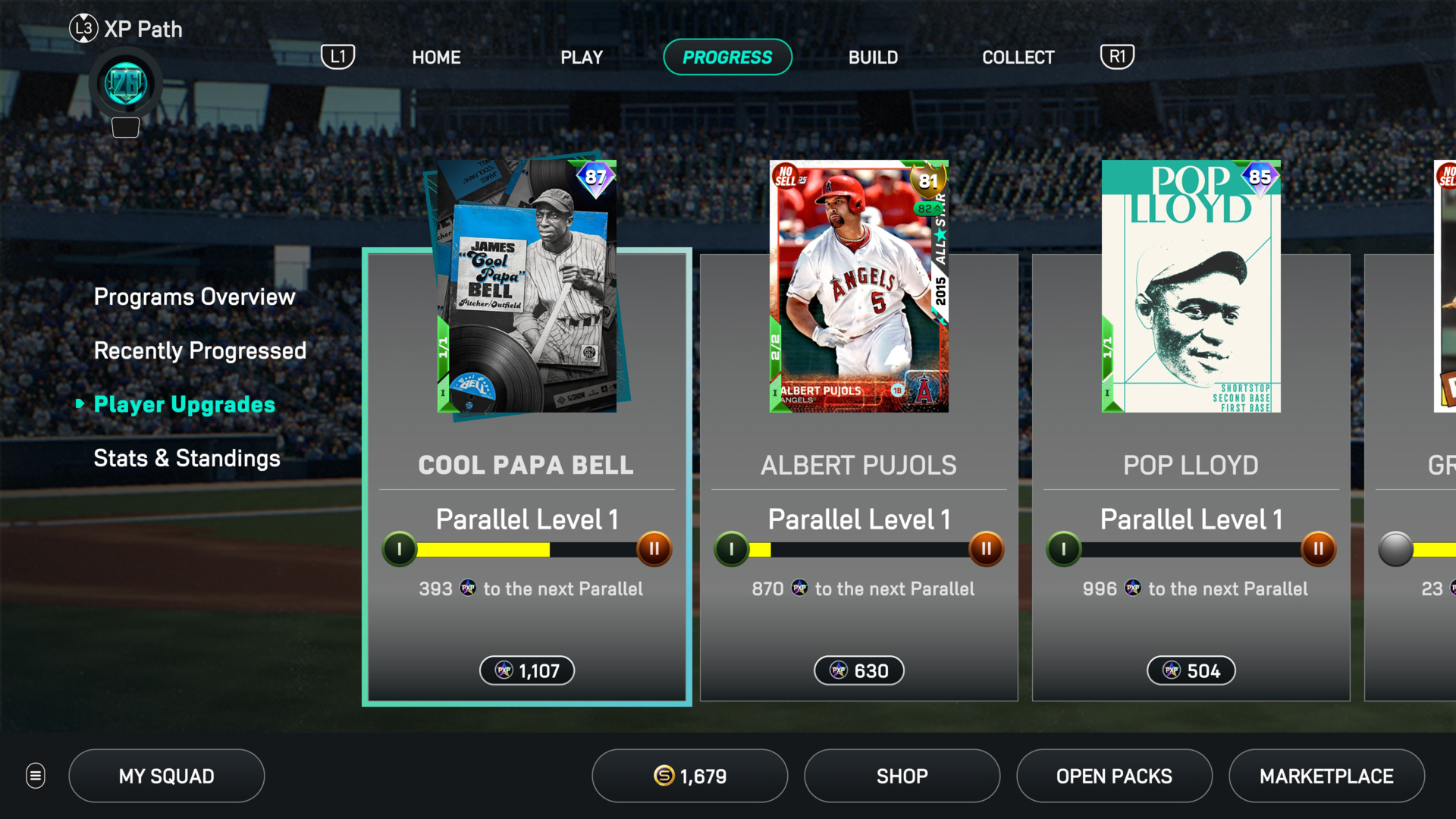Open MY SQUAD
This screenshot has height=819, width=1456.
166,776
